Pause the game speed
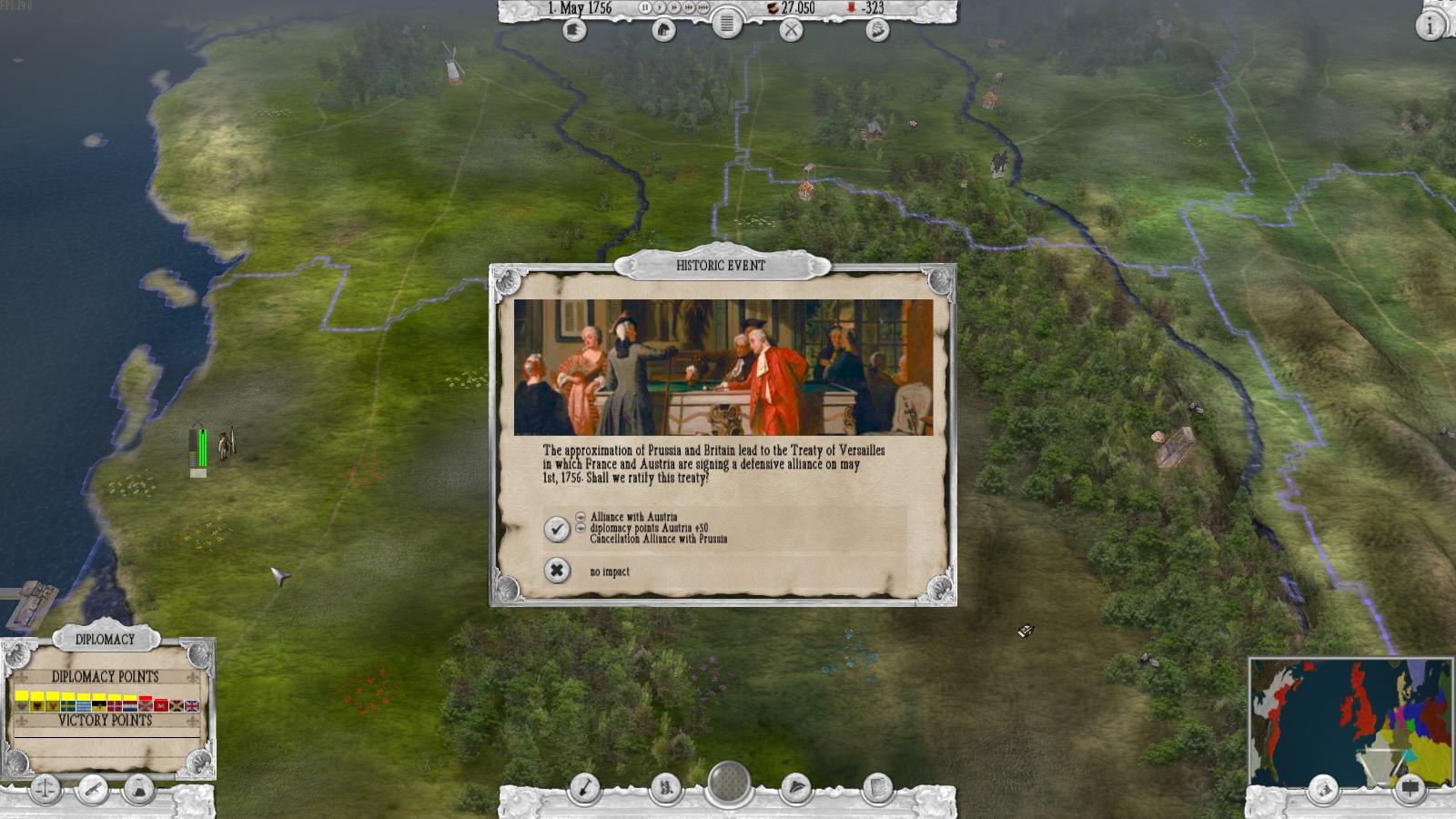1456x819 pixels. [x=645, y=7]
